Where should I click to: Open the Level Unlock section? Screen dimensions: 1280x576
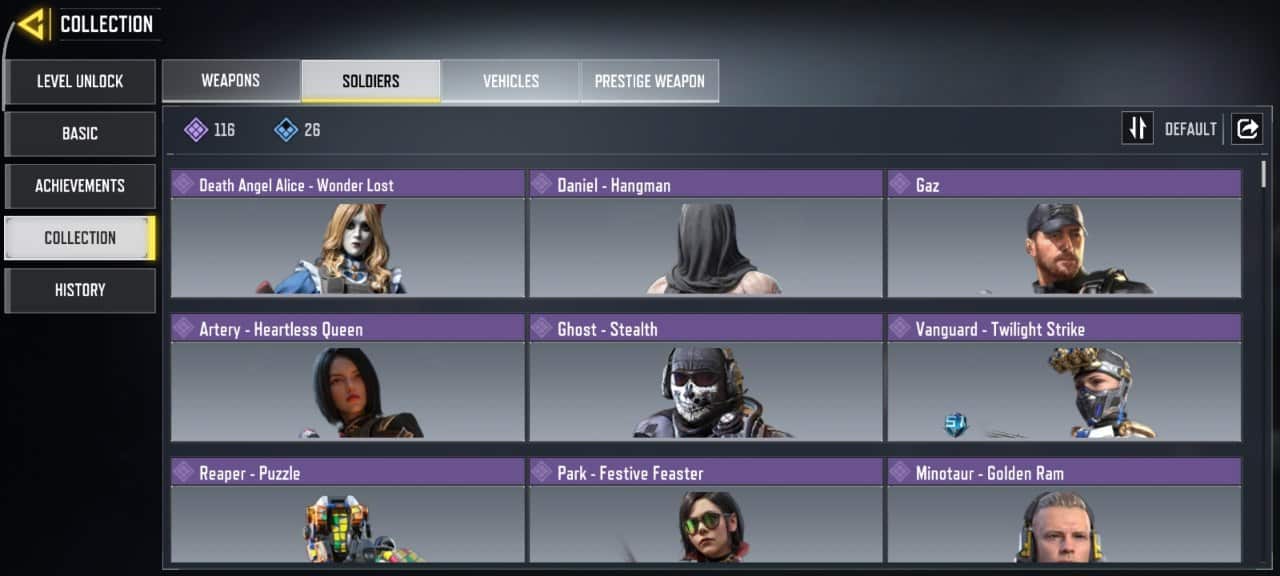pyautogui.click(x=80, y=81)
